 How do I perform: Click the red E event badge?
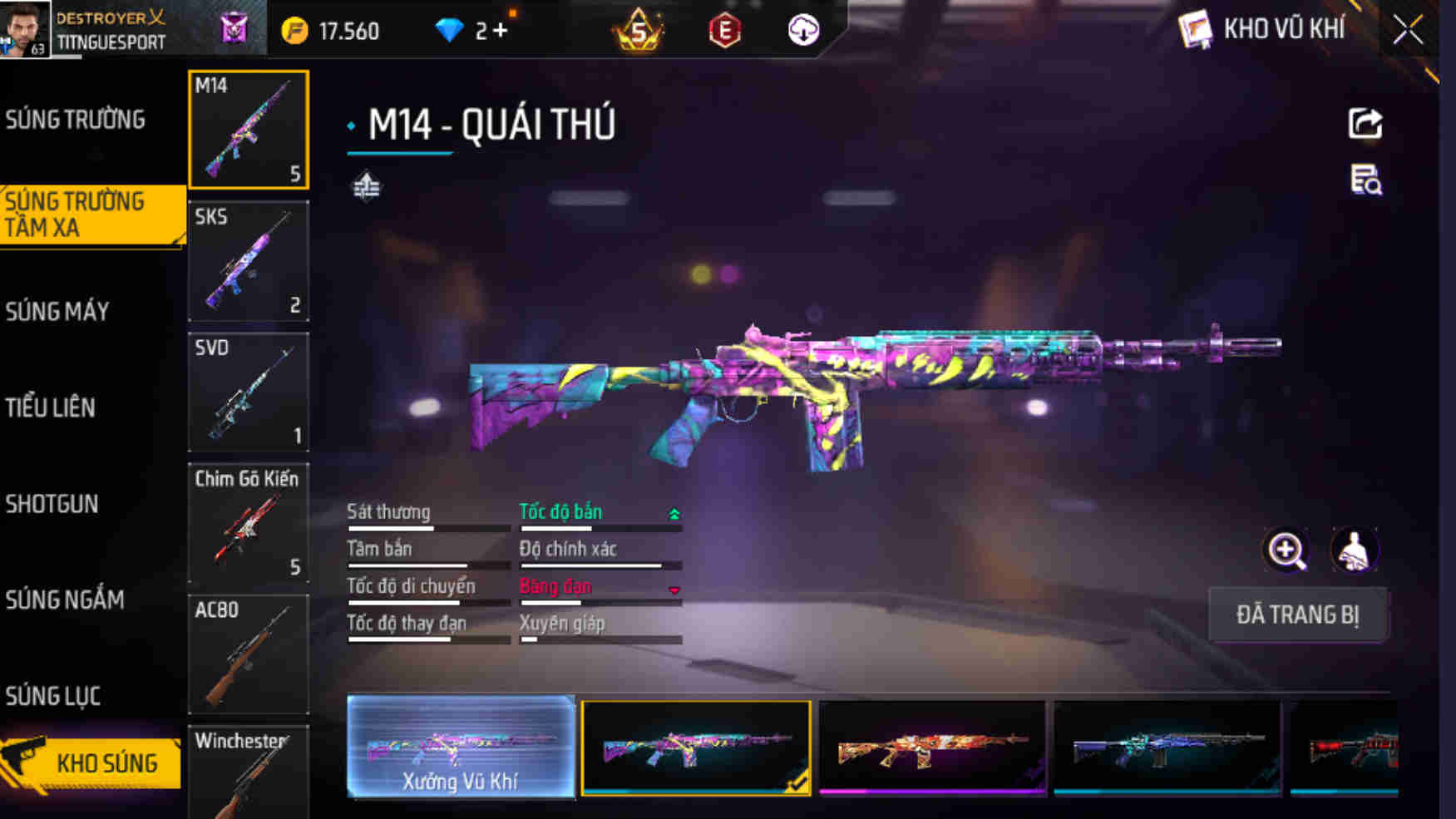point(723,30)
